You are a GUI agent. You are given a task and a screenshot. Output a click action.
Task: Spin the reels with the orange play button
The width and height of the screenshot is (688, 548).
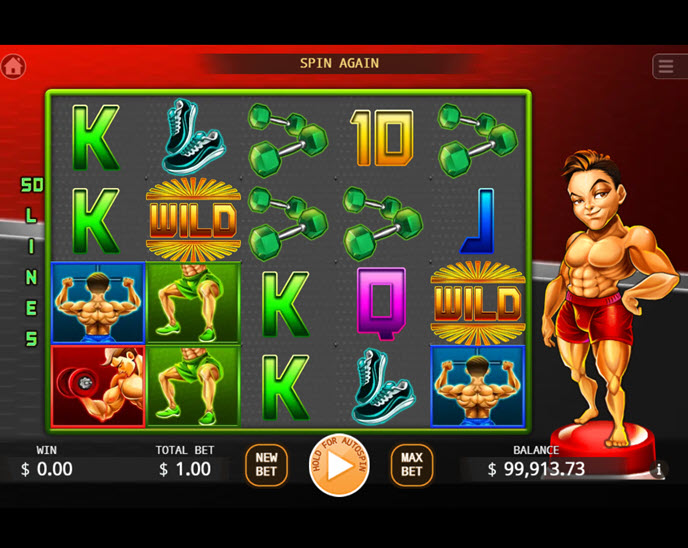click(339, 465)
